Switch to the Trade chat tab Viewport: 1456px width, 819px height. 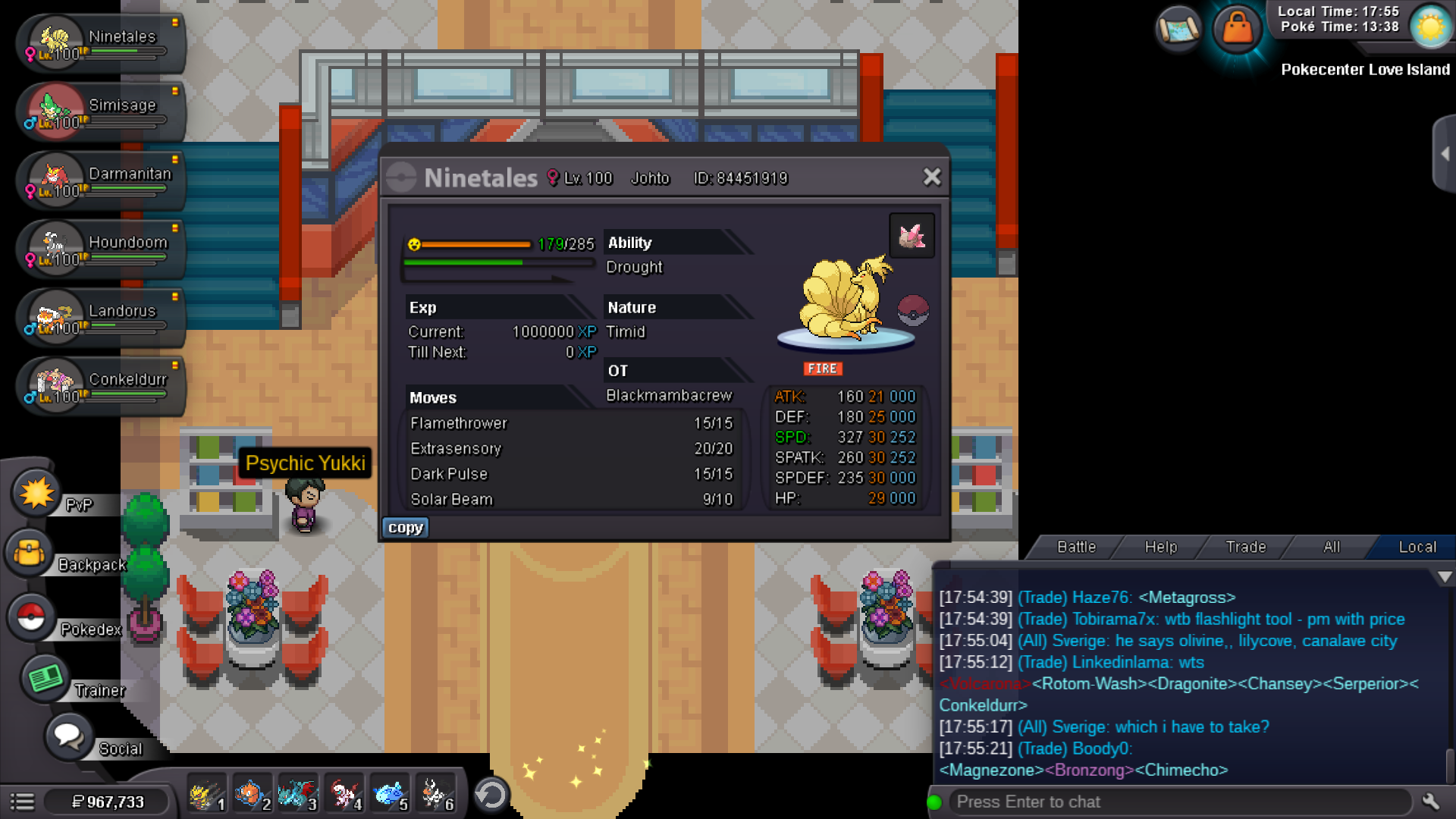point(1245,547)
